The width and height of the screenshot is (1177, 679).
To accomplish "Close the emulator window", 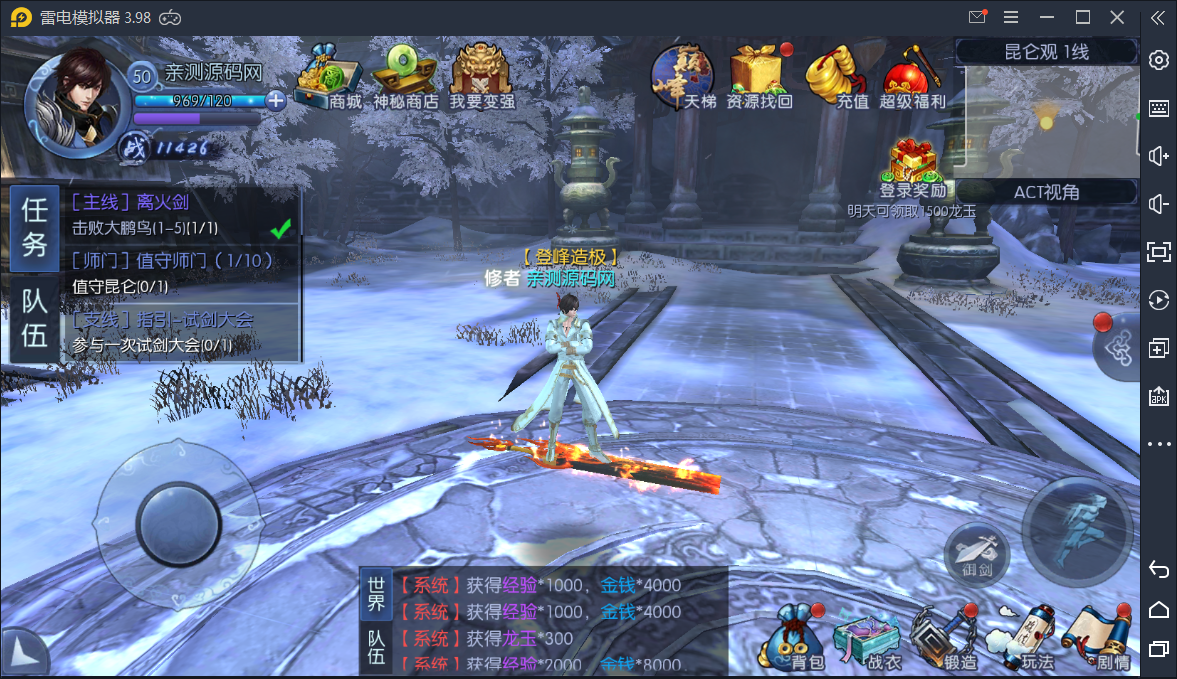I will 1117,17.
